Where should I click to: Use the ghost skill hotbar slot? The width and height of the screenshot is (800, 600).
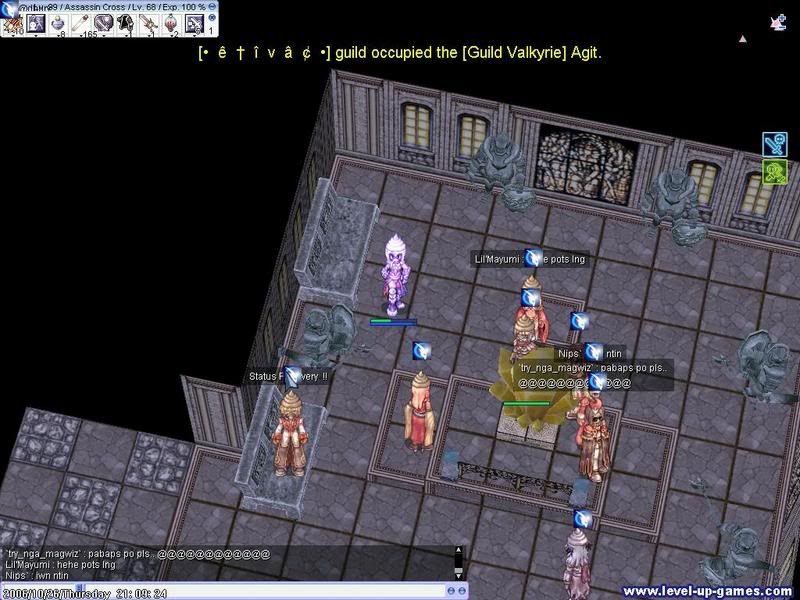click(x=35, y=22)
